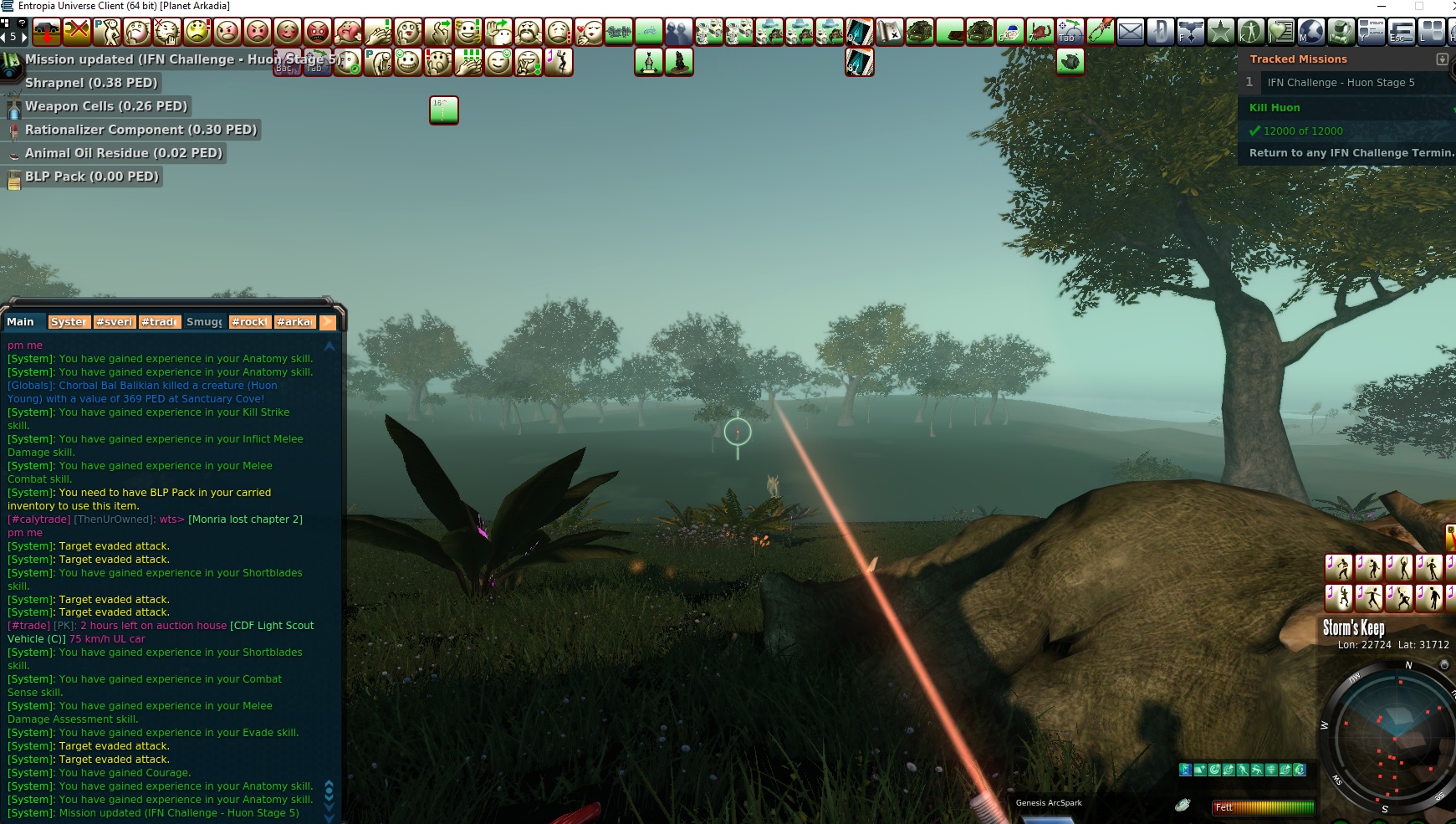Click the star icon in action bar
This screenshot has height=824, width=1456.
coord(1220,33)
